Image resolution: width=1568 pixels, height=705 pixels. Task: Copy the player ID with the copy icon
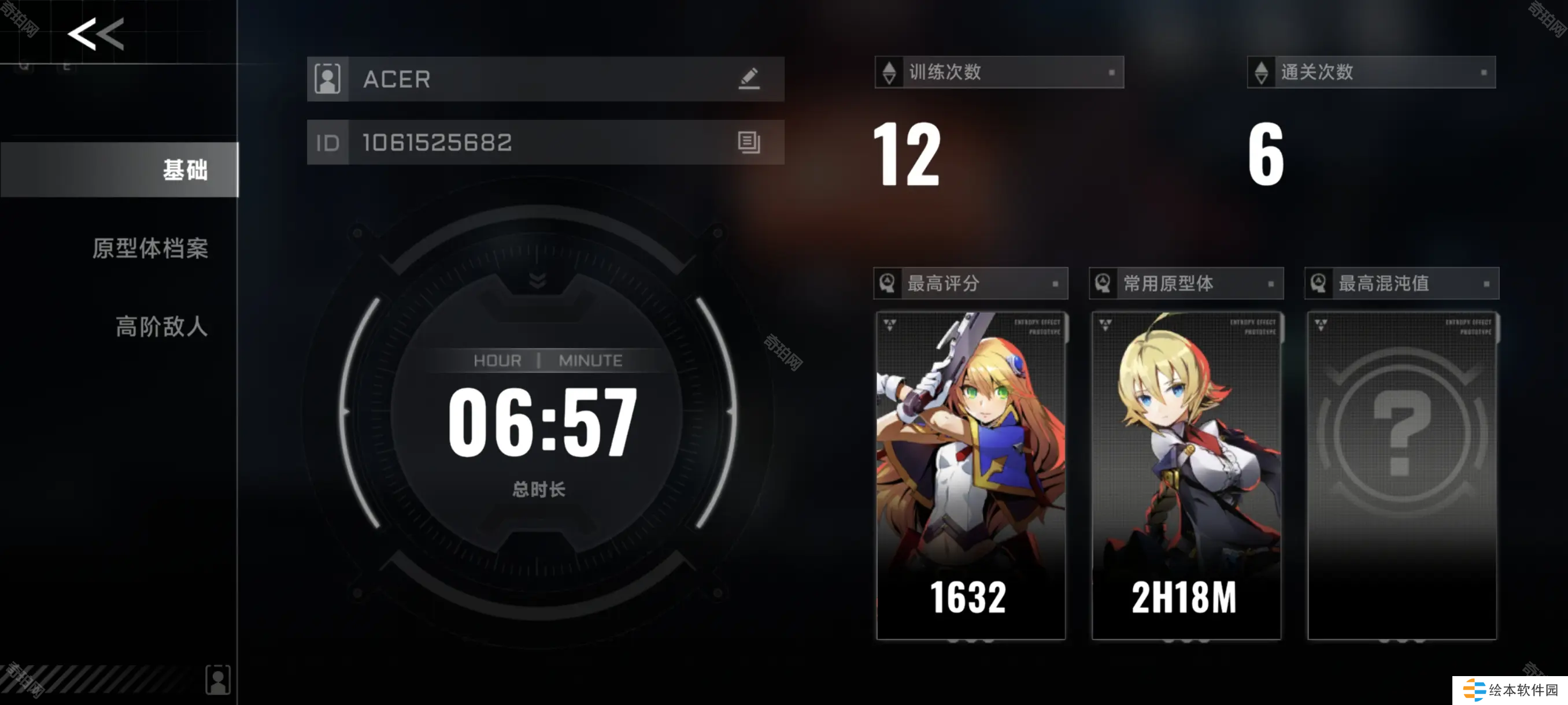[749, 142]
